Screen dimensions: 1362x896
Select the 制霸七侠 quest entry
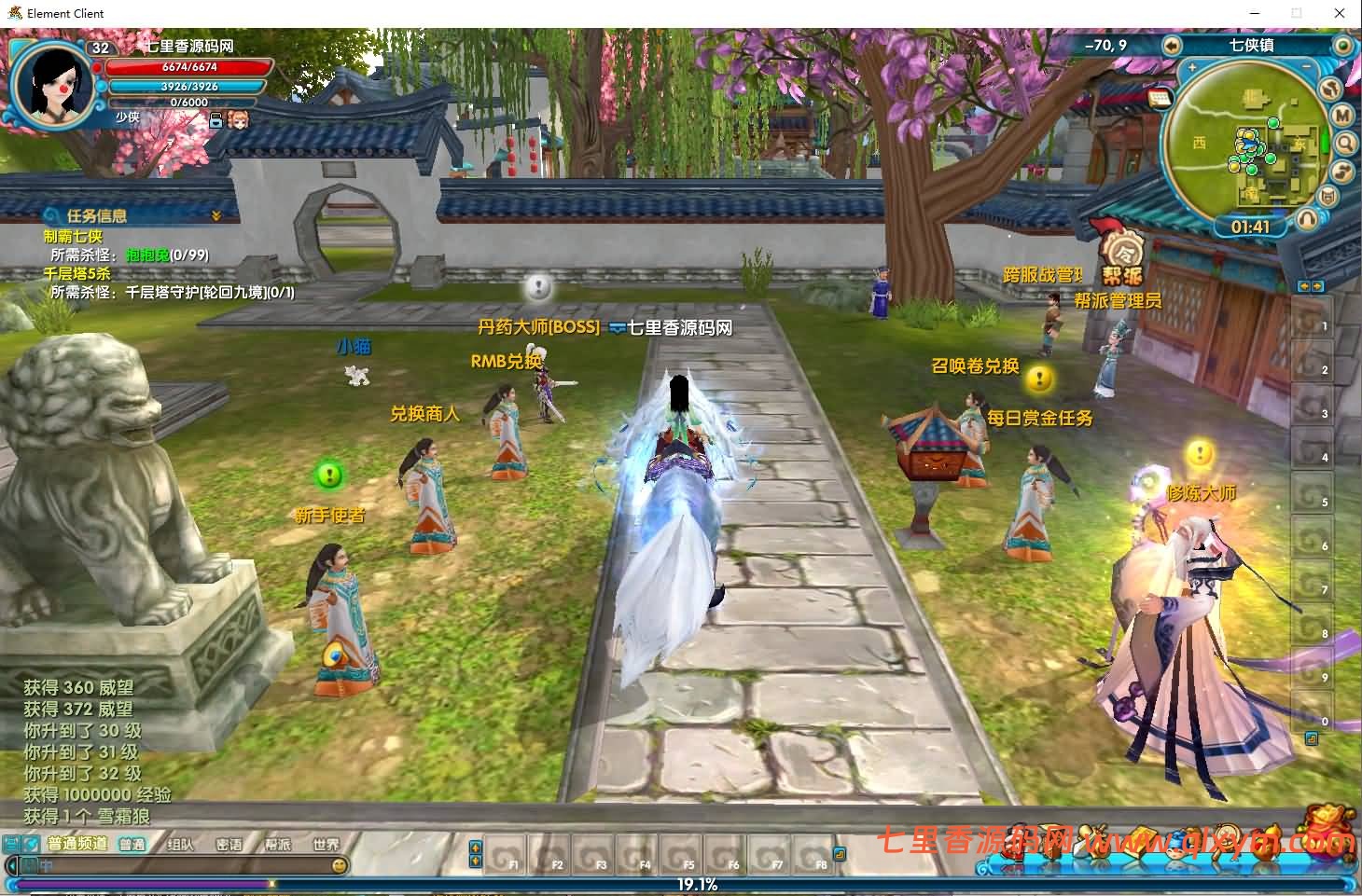[73, 237]
